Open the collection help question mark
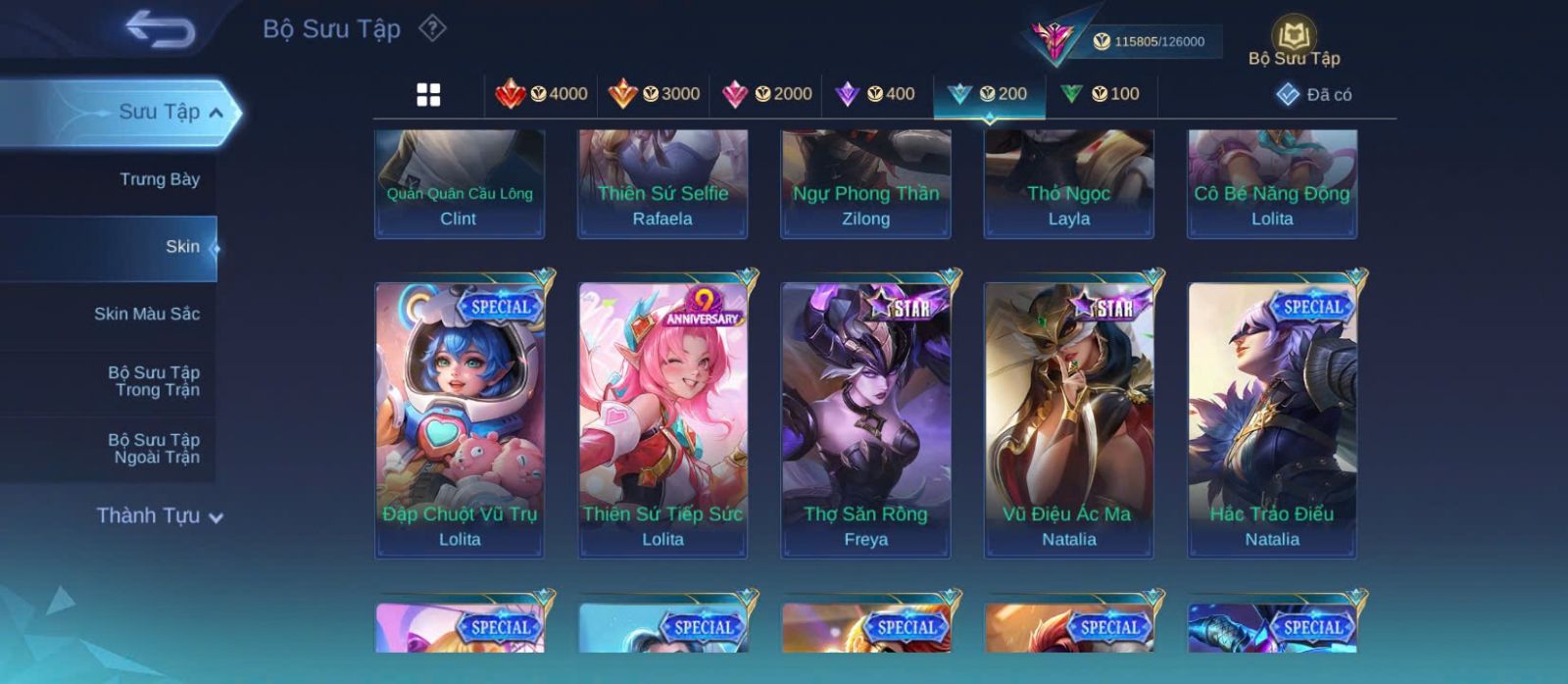1568x684 pixels. [x=432, y=28]
